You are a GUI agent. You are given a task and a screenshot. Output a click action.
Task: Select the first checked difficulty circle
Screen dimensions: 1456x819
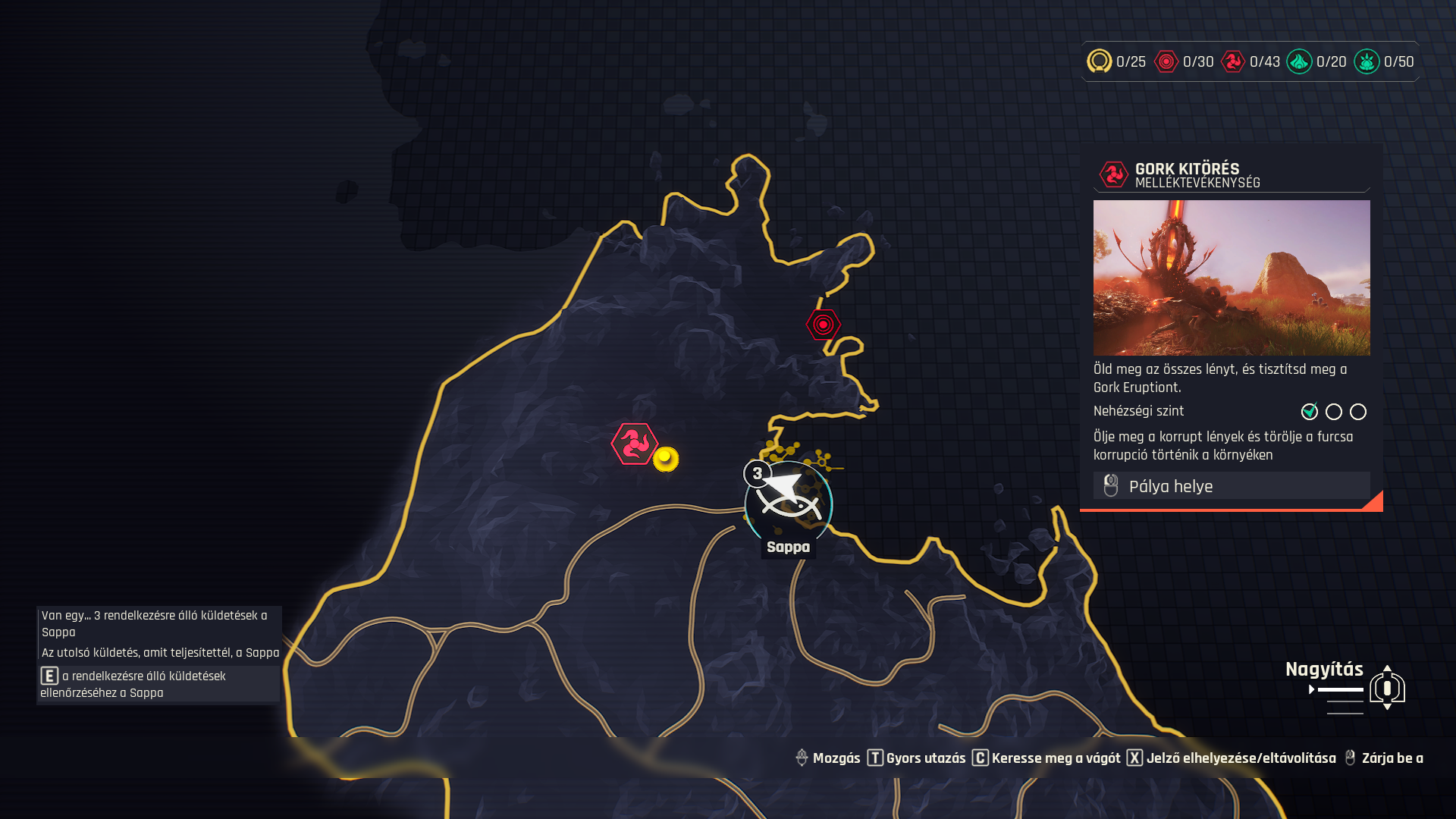coord(1310,412)
